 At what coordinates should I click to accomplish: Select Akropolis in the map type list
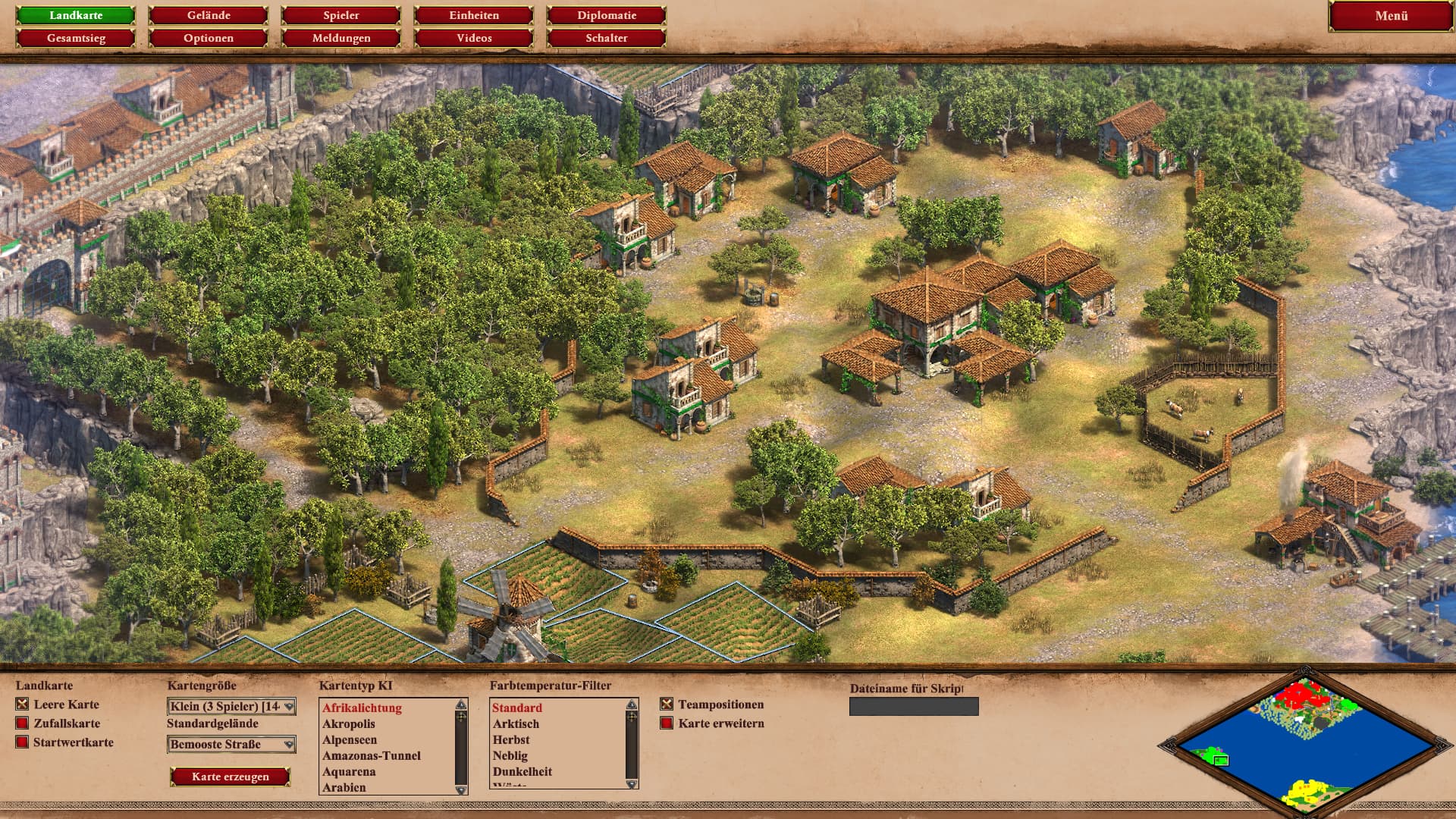tap(349, 724)
